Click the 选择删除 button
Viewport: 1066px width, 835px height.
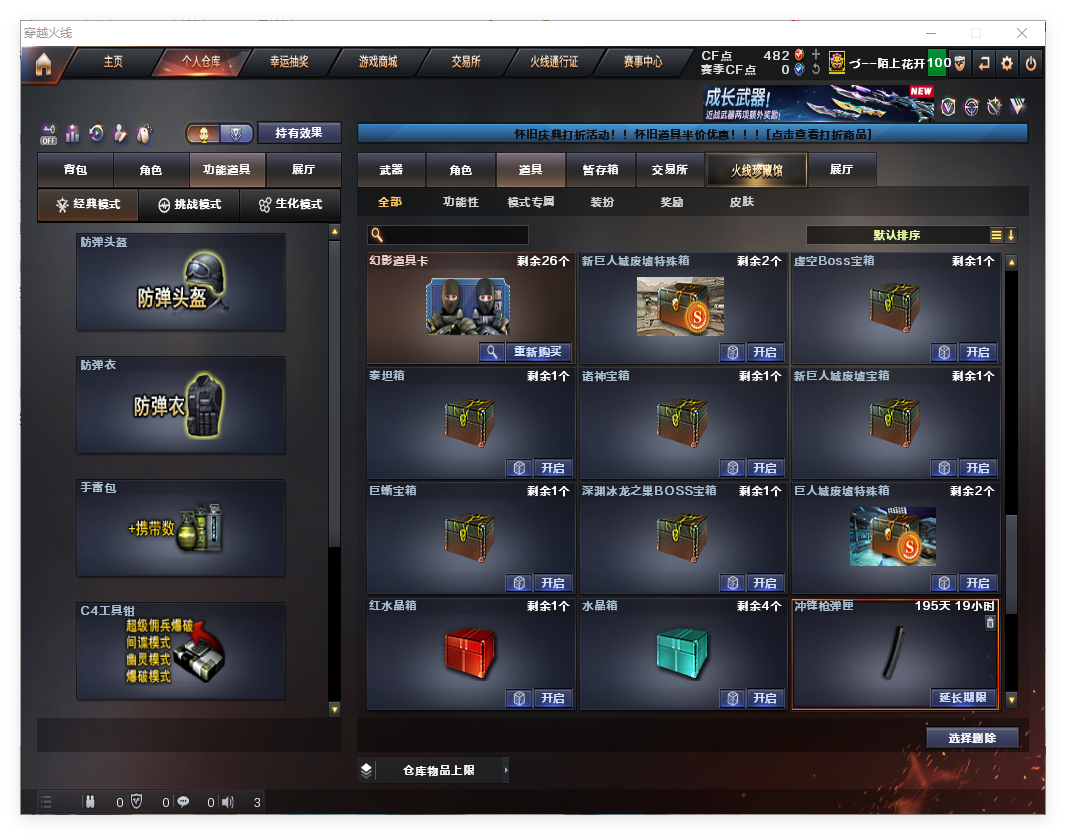click(x=971, y=738)
